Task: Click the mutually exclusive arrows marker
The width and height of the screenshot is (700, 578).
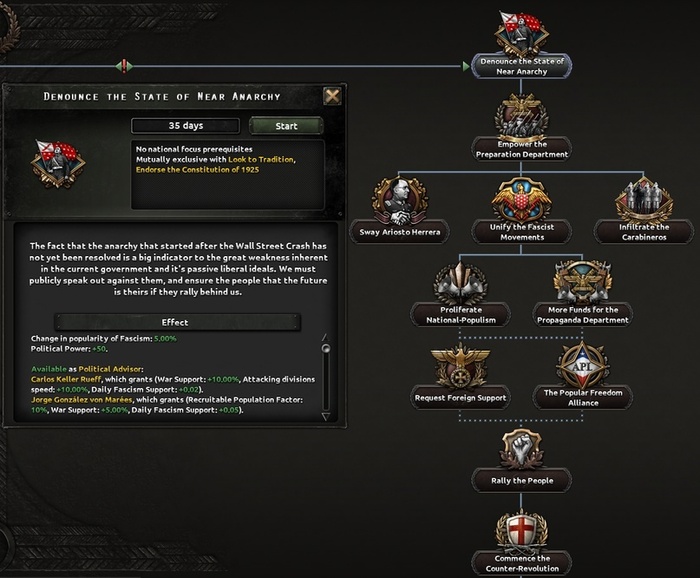Action: 123,66
